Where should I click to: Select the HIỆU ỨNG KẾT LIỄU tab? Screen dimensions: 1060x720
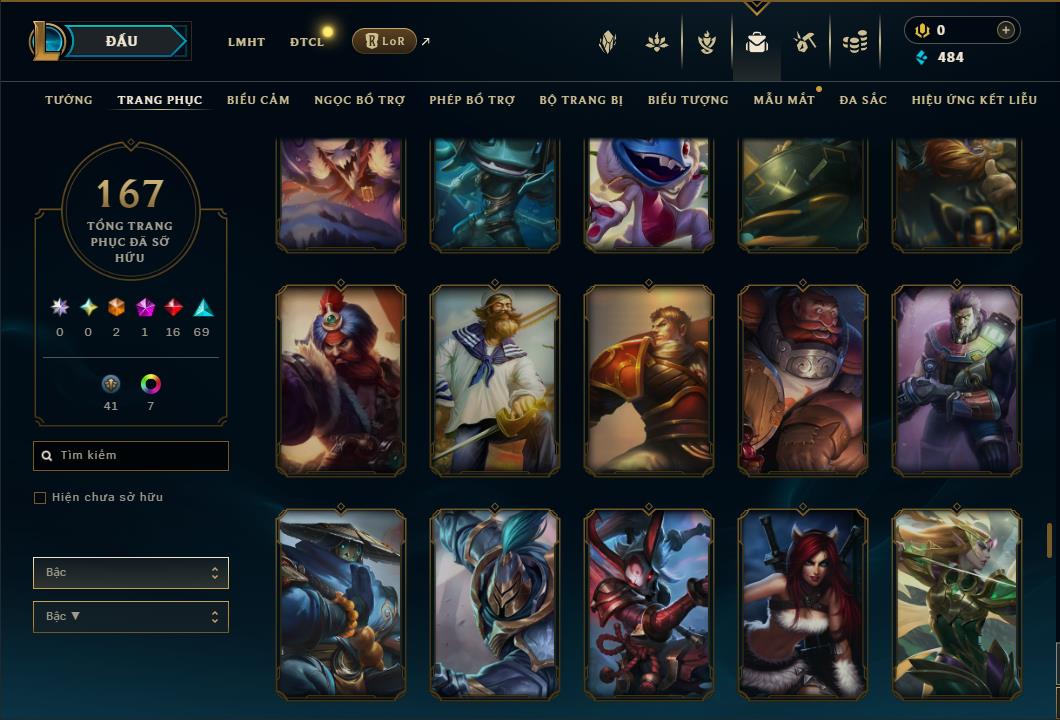coord(974,100)
